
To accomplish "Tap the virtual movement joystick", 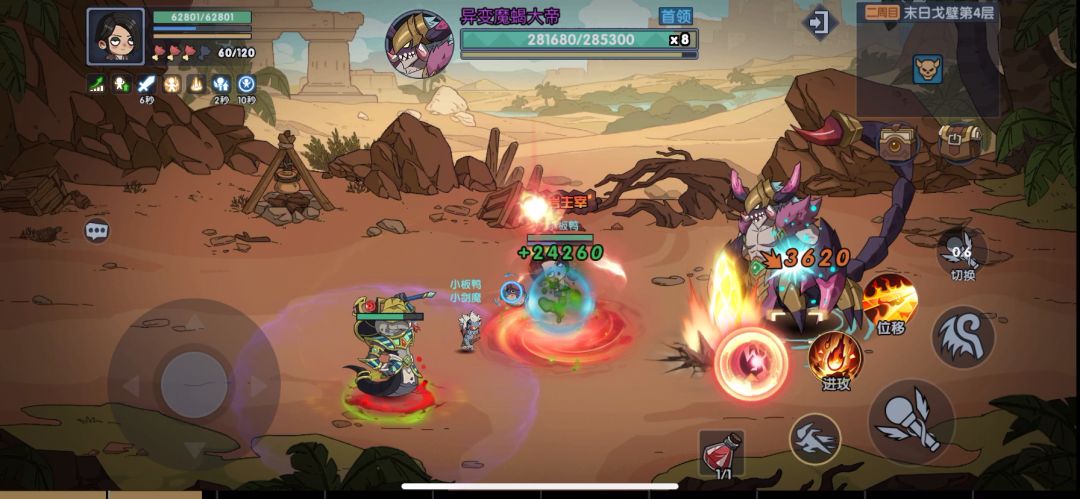I will tap(193, 384).
